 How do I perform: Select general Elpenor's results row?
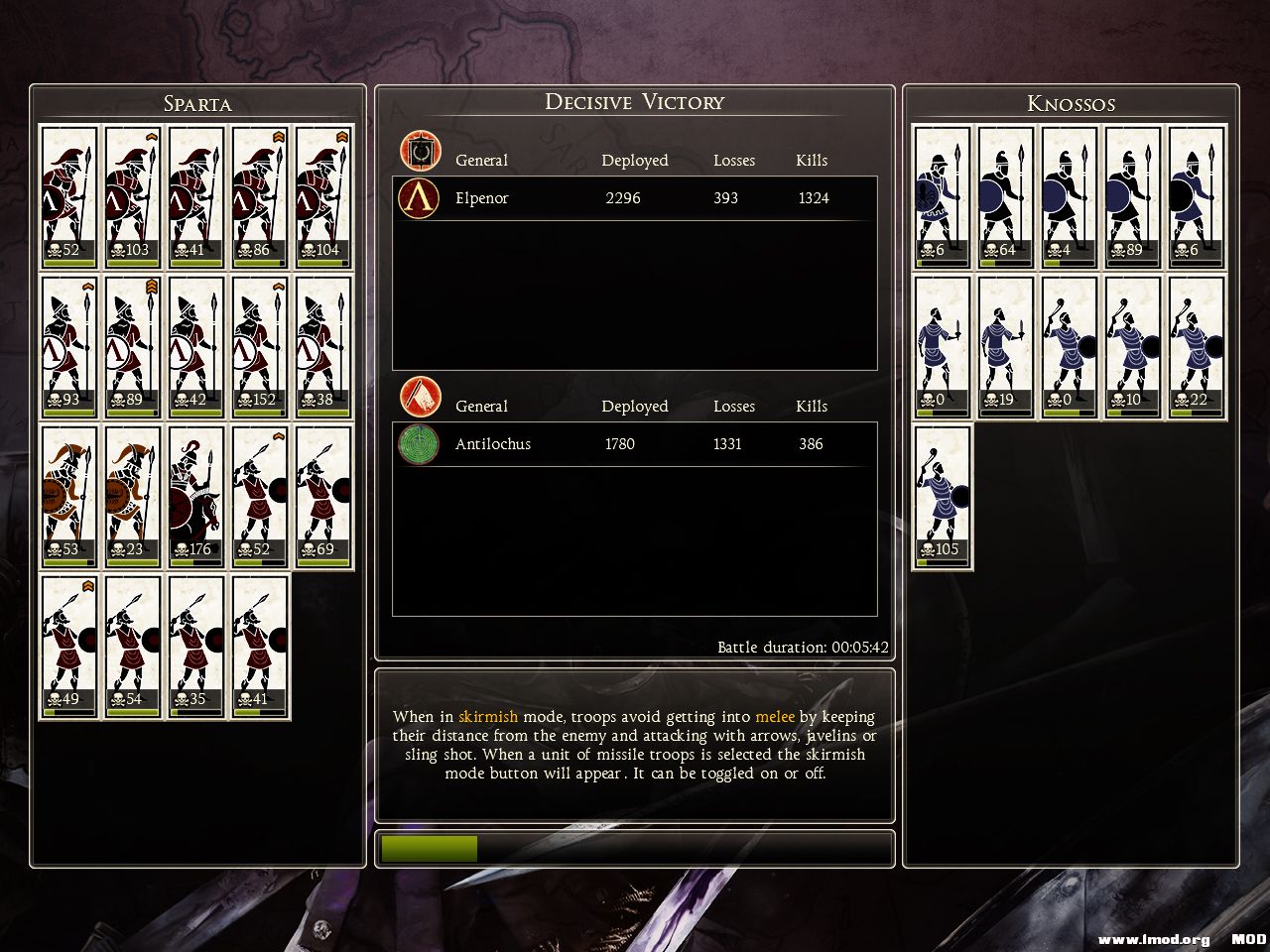pyautogui.click(x=635, y=198)
